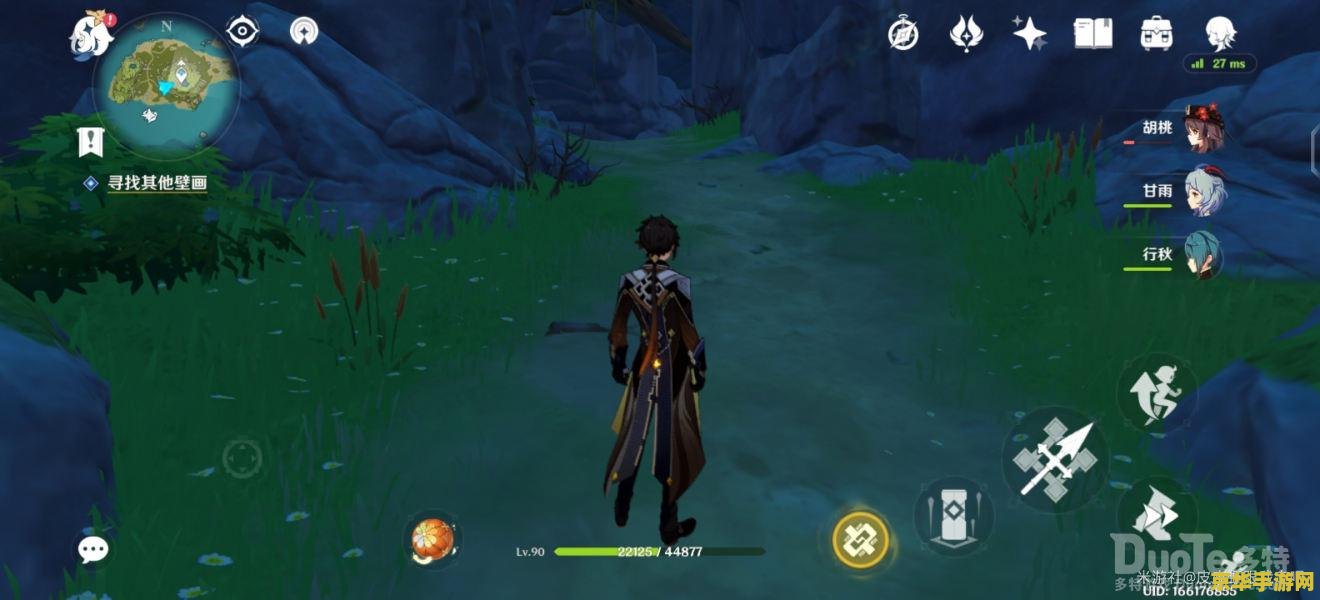
Task: Open the backpack inventory
Action: [1157, 34]
